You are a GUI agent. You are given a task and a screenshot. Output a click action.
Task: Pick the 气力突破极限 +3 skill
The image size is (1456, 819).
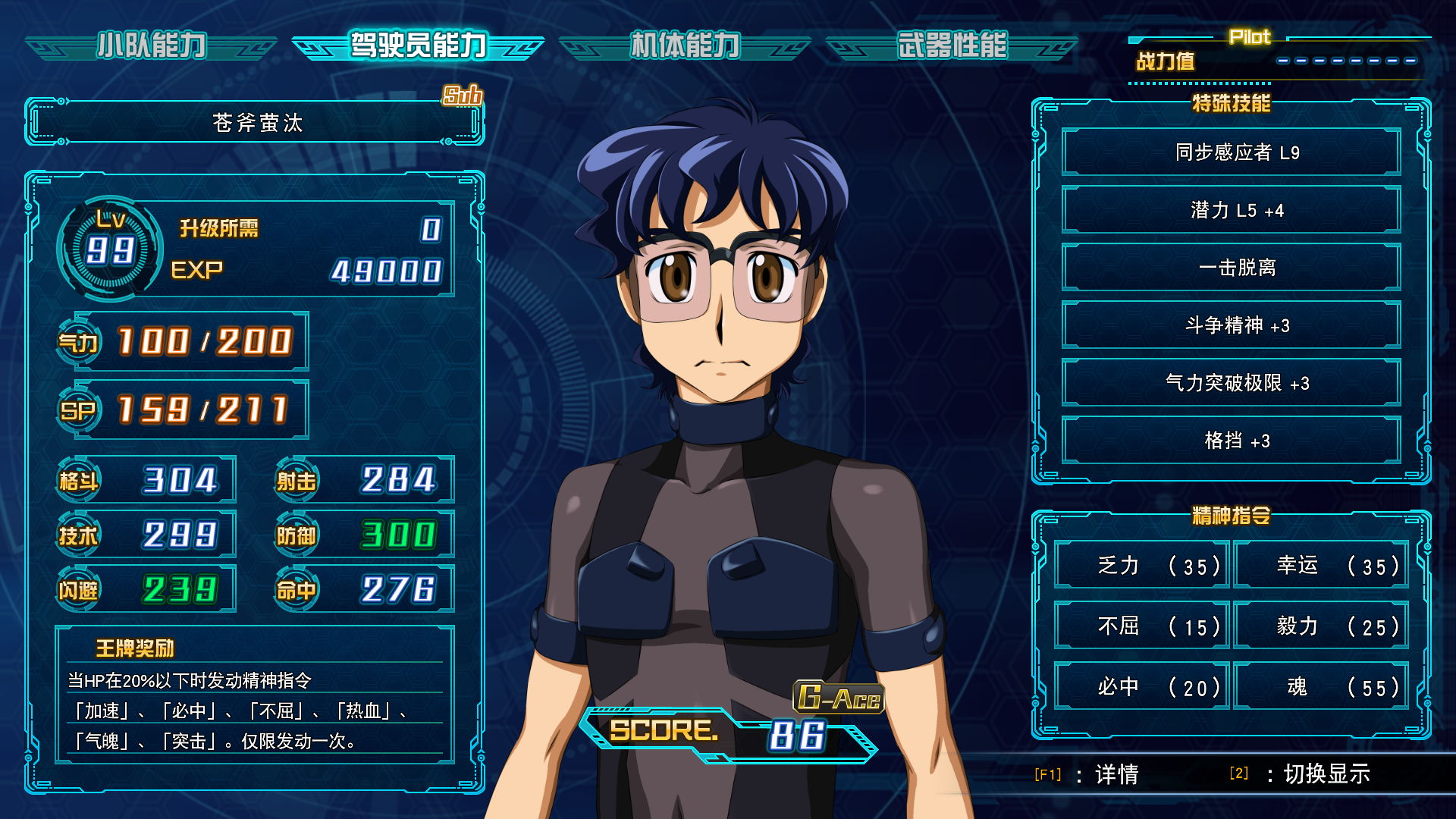[1231, 383]
